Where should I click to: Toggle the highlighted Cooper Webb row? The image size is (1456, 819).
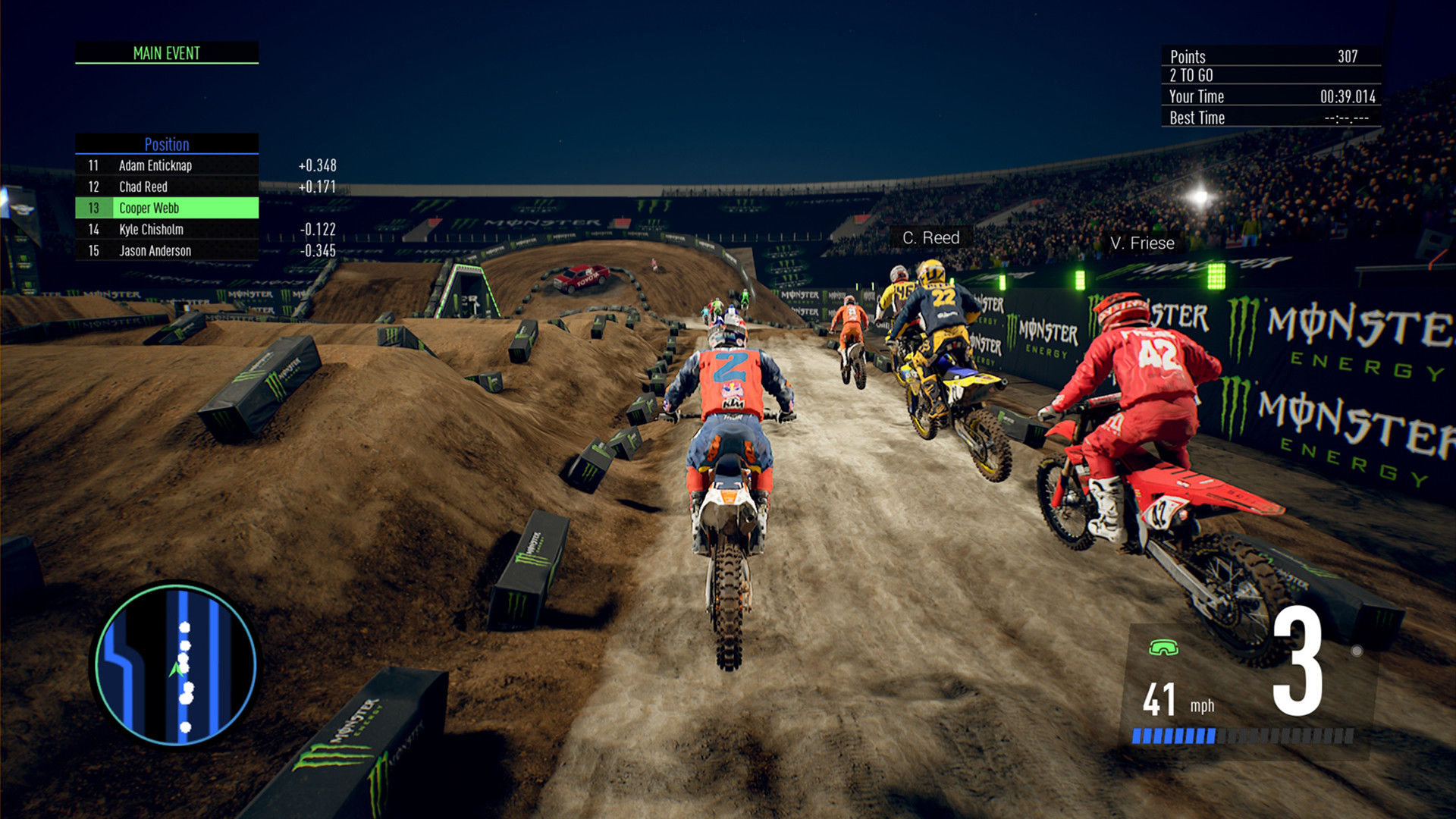tap(167, 208)
